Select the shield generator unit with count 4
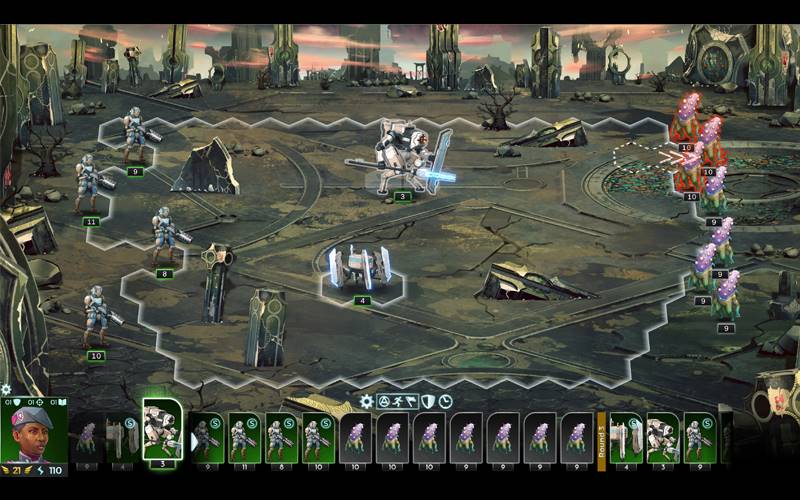 (360, 271)
